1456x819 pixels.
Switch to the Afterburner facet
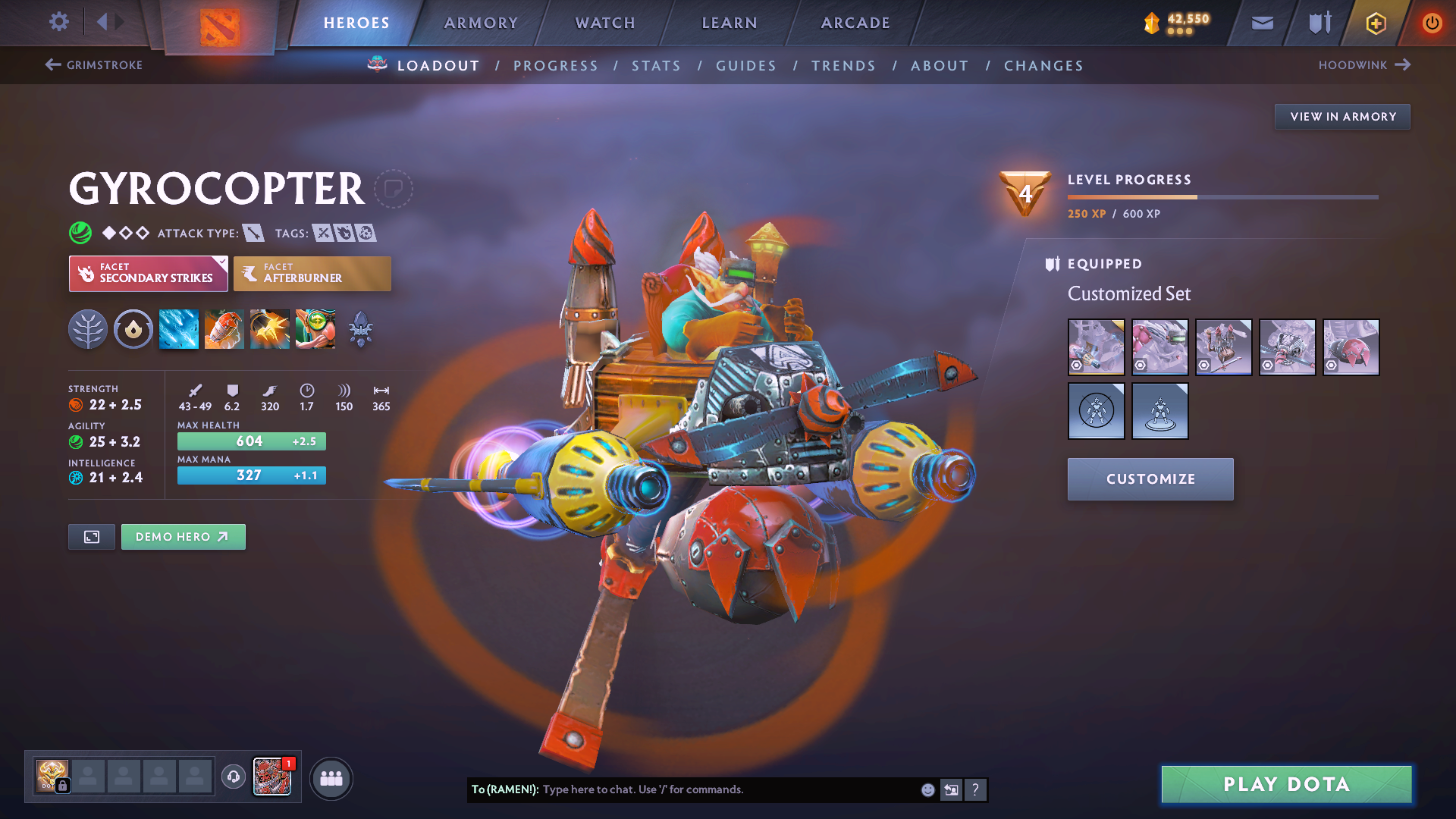point(312,273)
